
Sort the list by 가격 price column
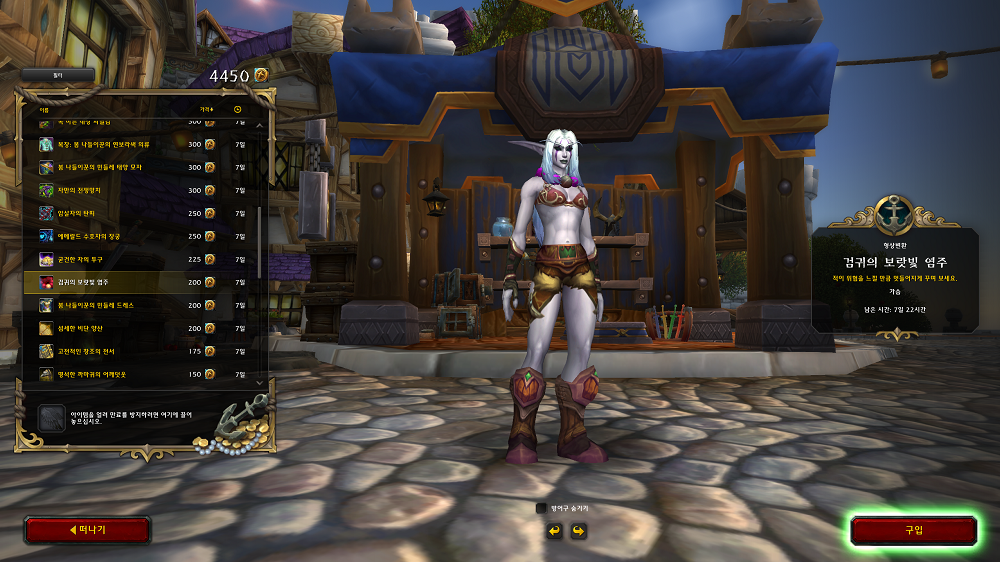(x=206, y=108)
